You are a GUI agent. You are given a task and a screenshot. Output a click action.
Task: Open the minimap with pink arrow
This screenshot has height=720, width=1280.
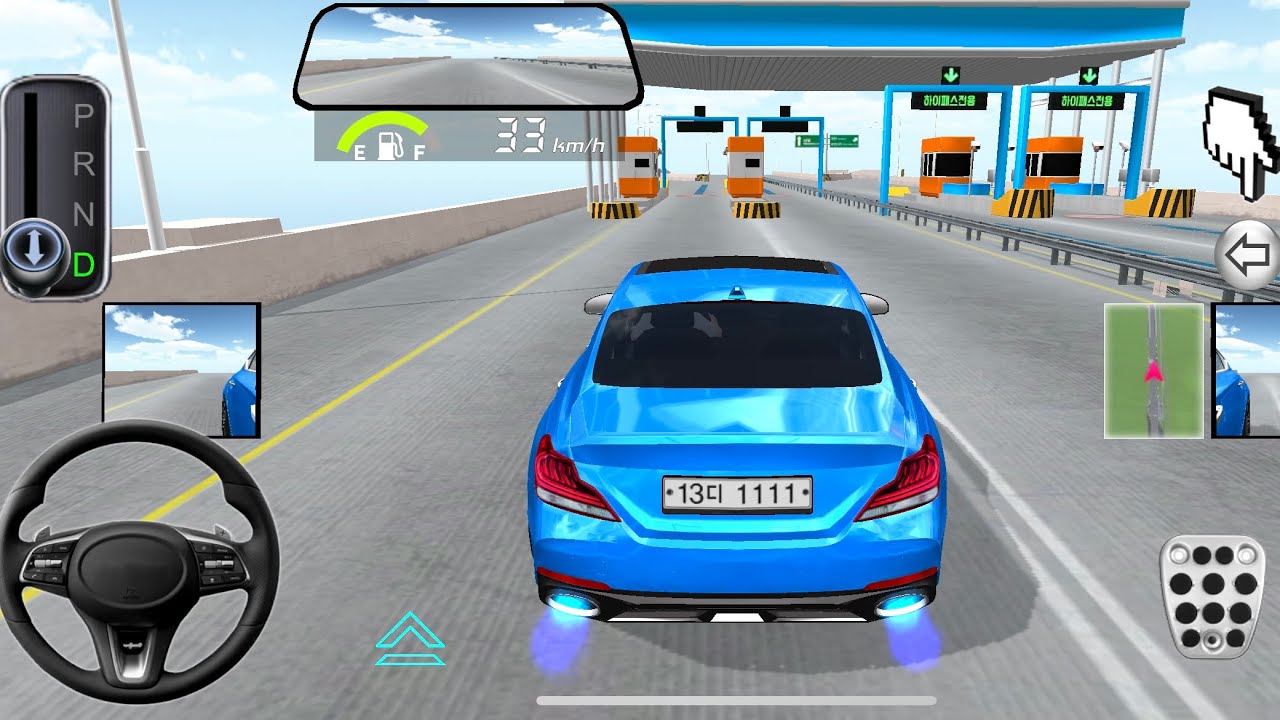point(1152,370)
